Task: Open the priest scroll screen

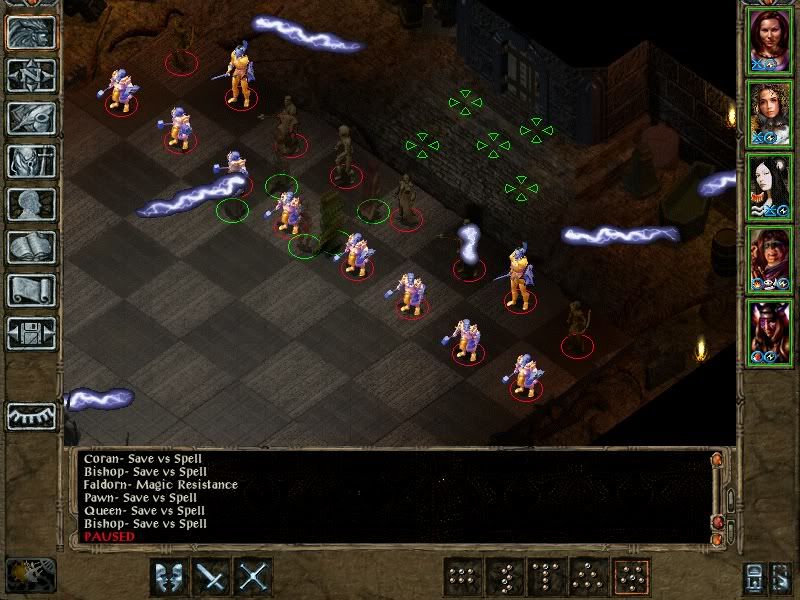Action: 31,290
